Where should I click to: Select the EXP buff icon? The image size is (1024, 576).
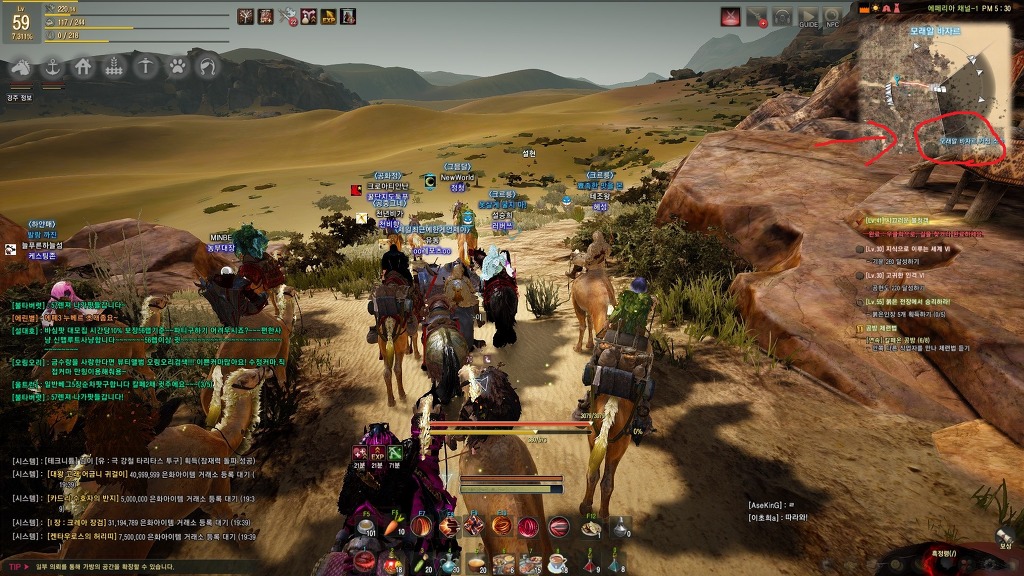coord(327,16)
